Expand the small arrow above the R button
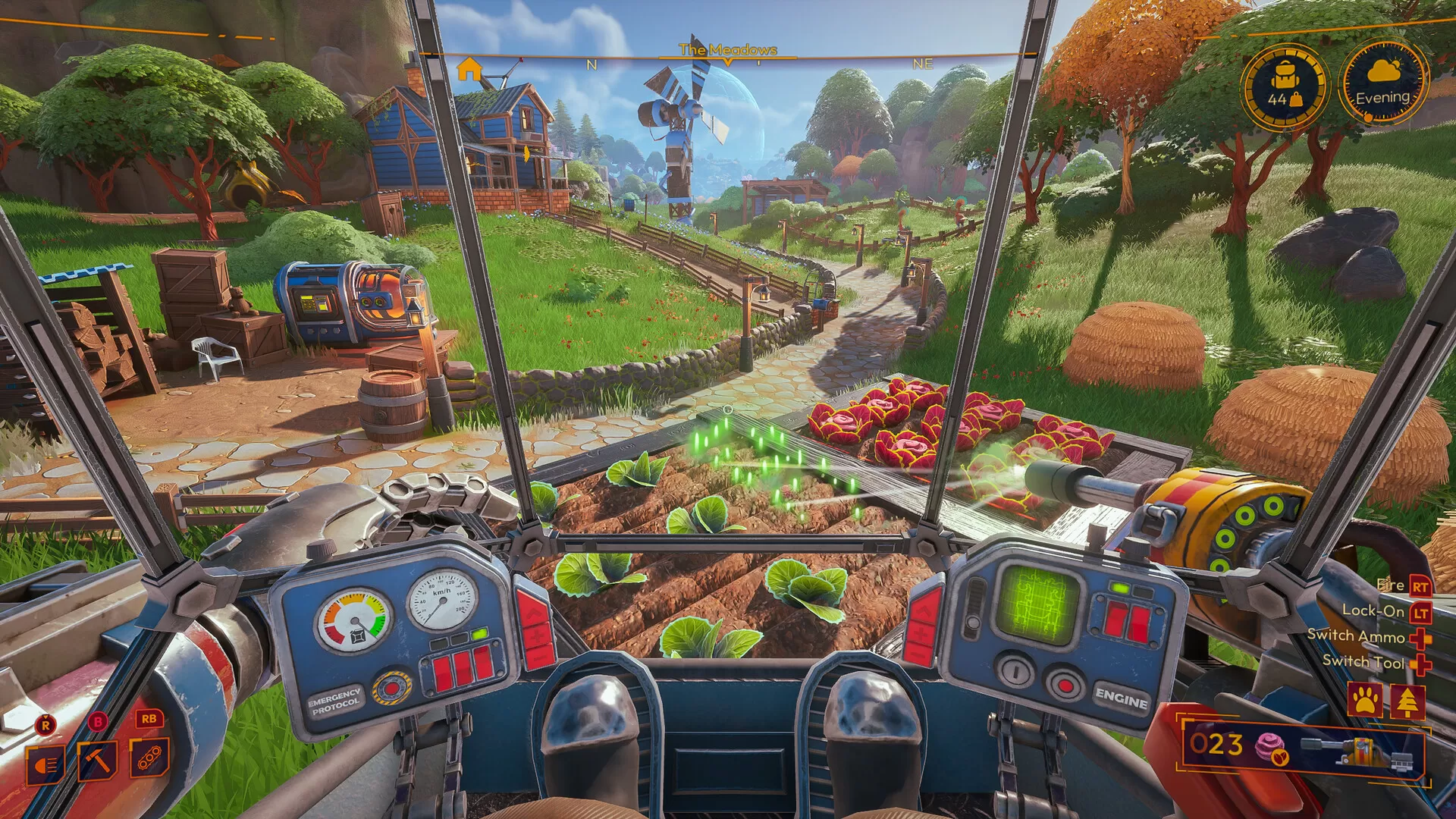 tap(45, 717)
